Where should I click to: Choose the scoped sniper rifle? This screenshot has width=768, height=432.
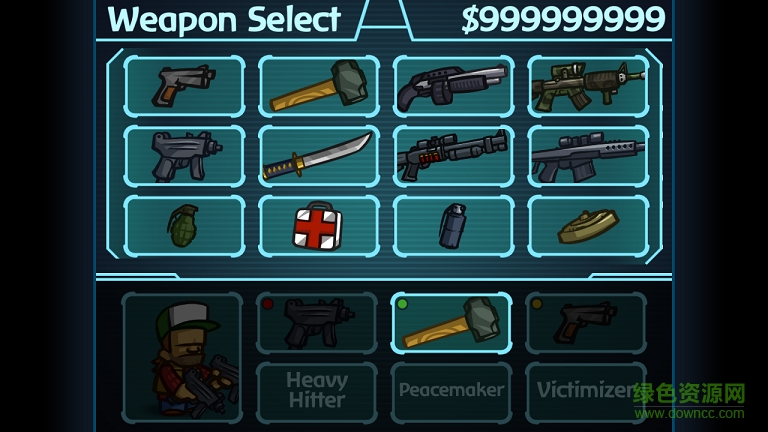588,156
